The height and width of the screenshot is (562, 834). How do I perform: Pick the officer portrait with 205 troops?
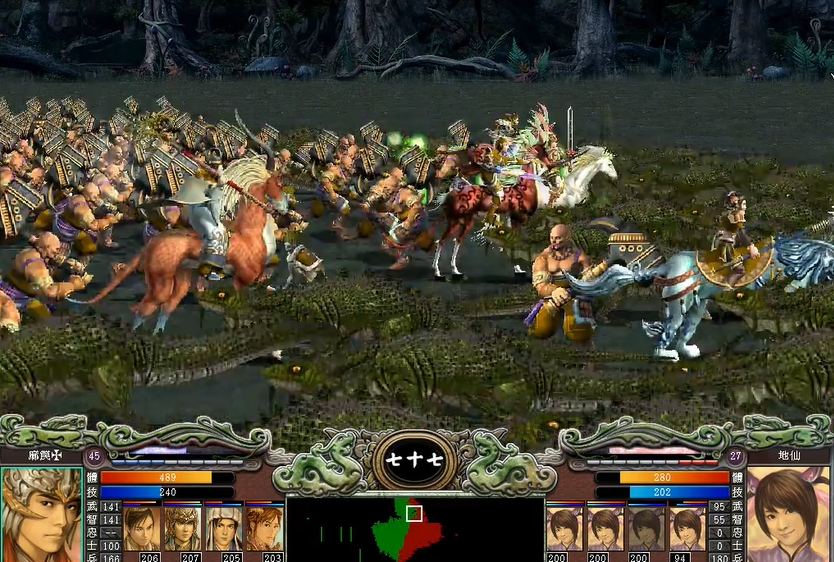223,528
